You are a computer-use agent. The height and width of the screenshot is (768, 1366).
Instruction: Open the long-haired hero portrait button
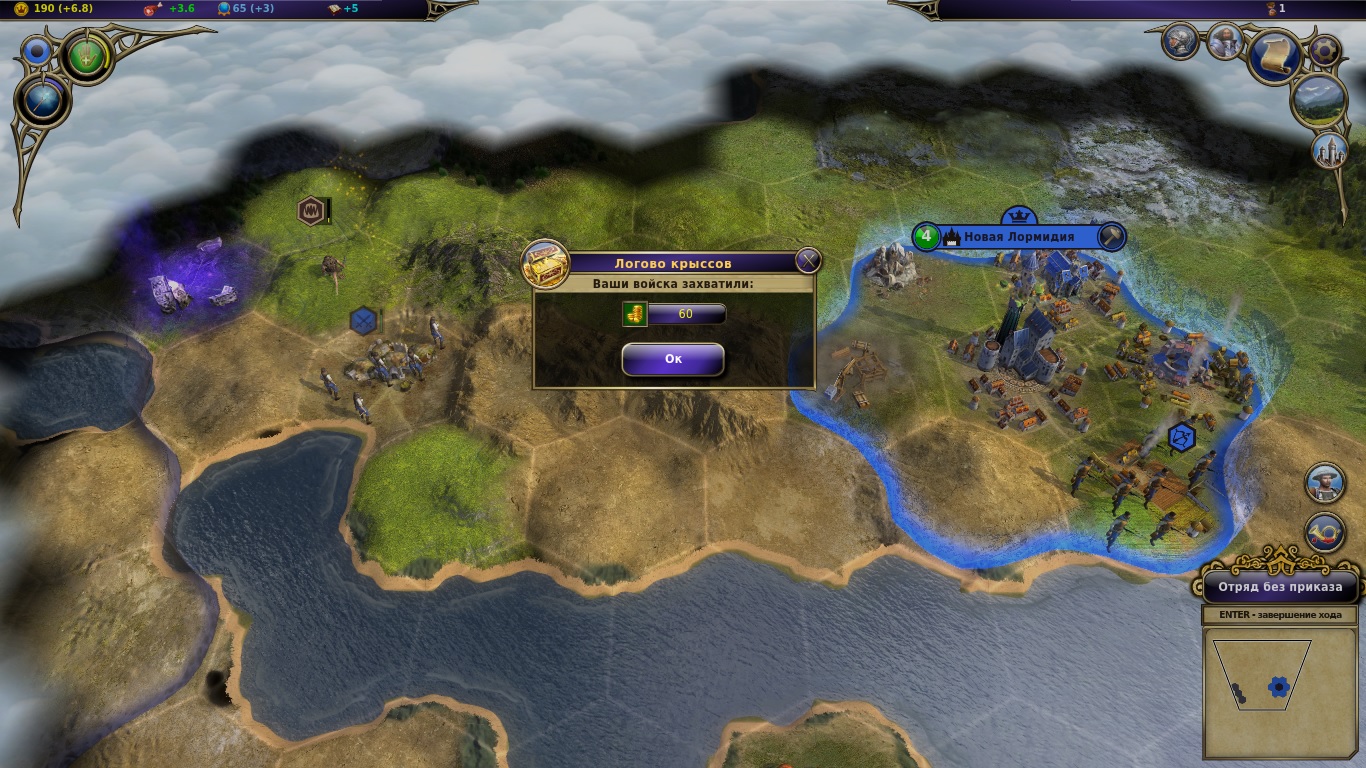point(1225,41)
